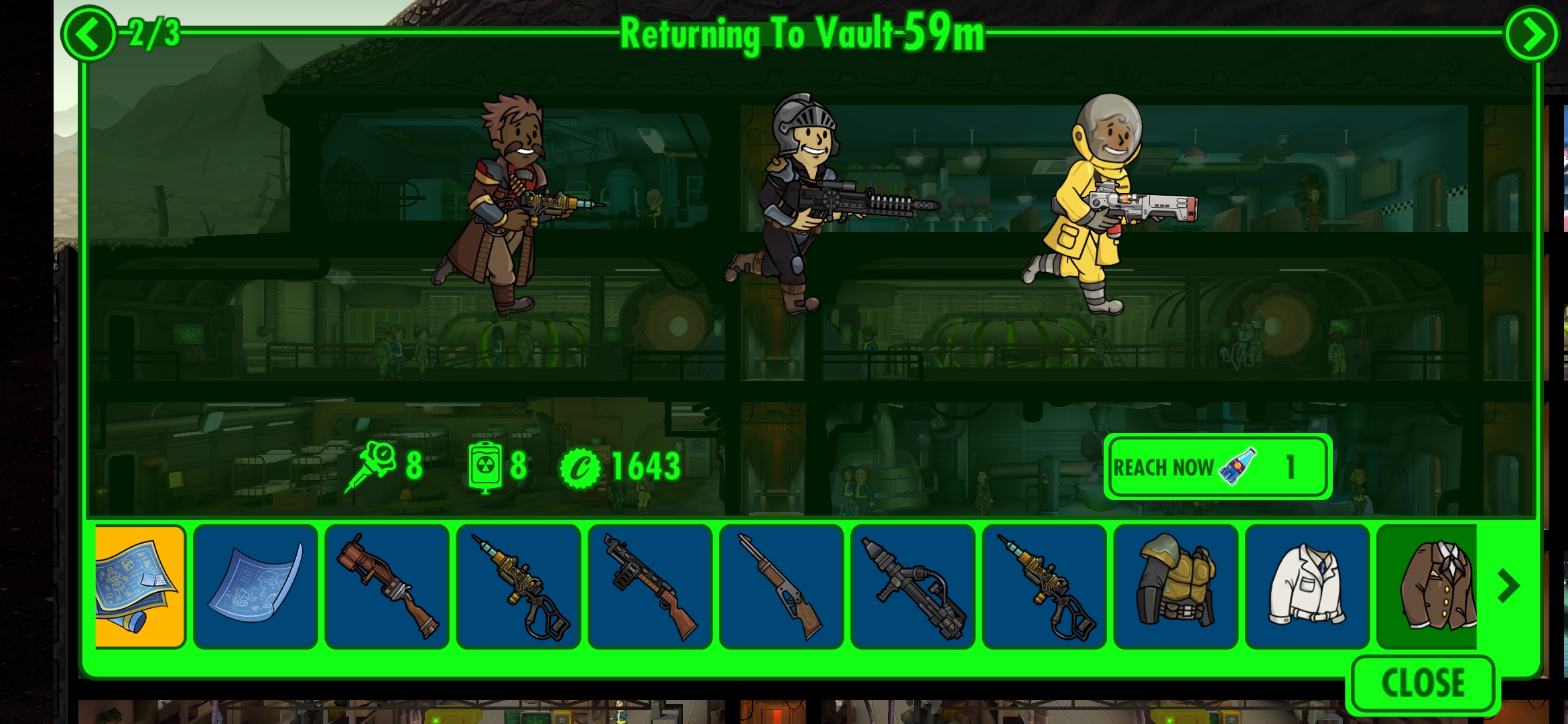Select the combat armor loot item

(x=1175, y=585)
